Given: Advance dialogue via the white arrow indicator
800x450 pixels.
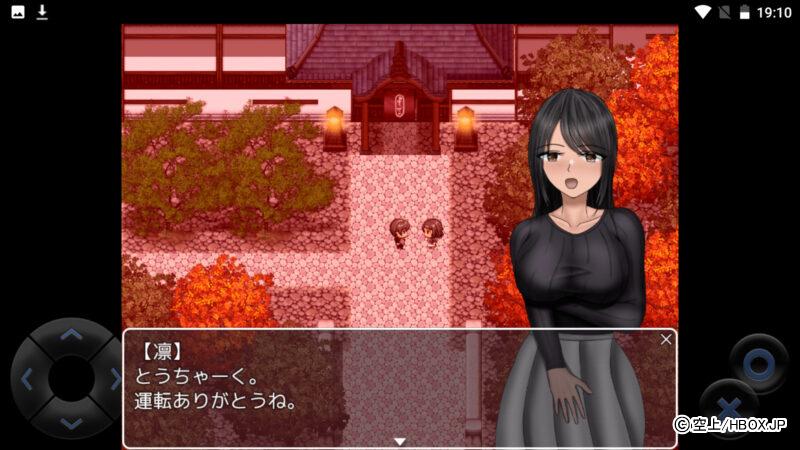Looking at the screenshot, I should click(399, 440).
